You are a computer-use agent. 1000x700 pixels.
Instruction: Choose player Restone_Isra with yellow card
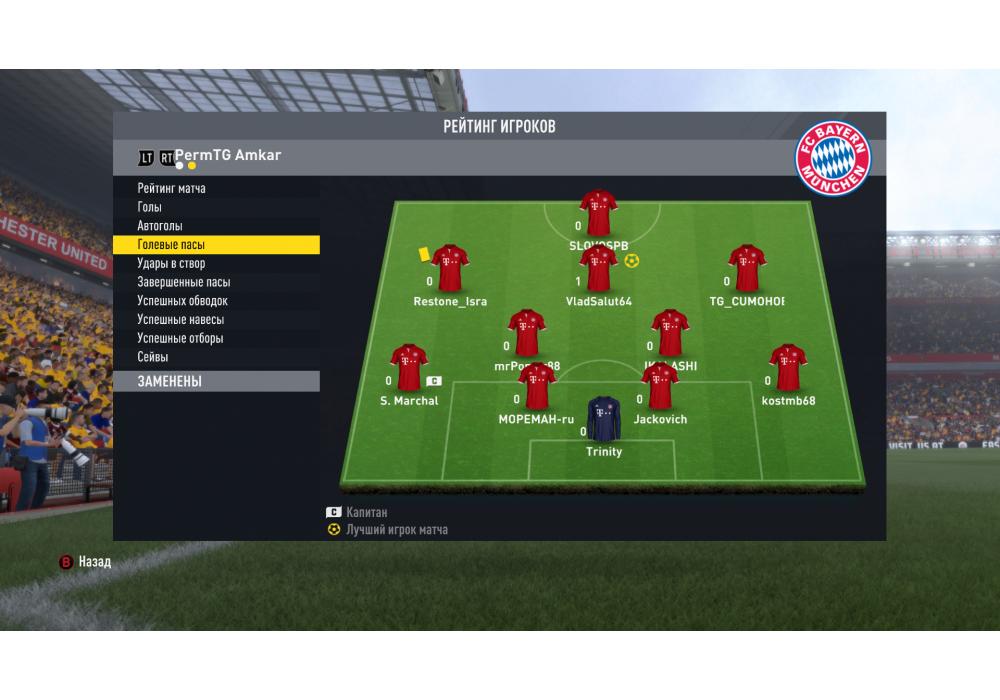click(449, 267)
